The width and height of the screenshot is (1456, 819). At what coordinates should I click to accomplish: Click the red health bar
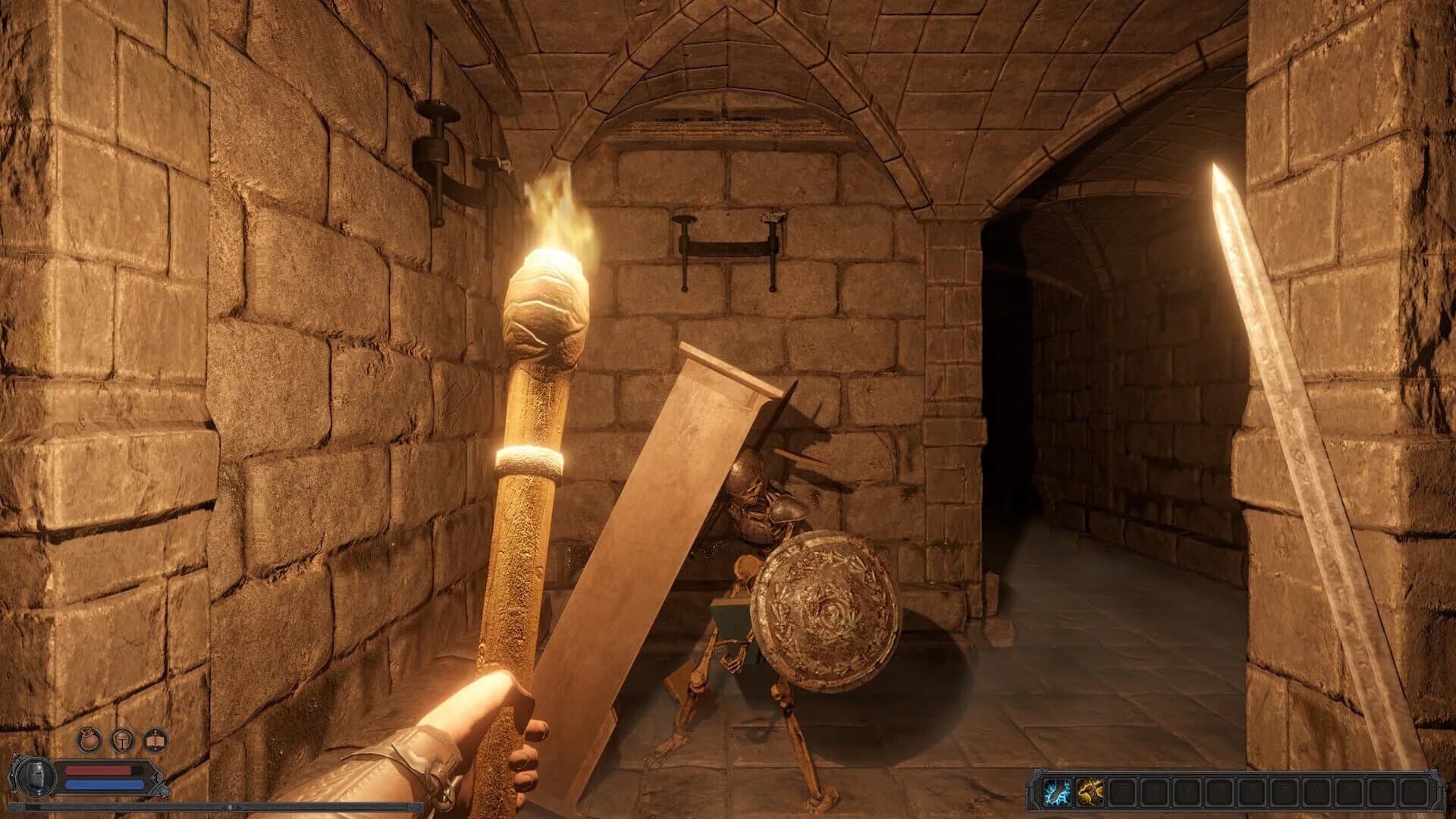pos(97,770)
